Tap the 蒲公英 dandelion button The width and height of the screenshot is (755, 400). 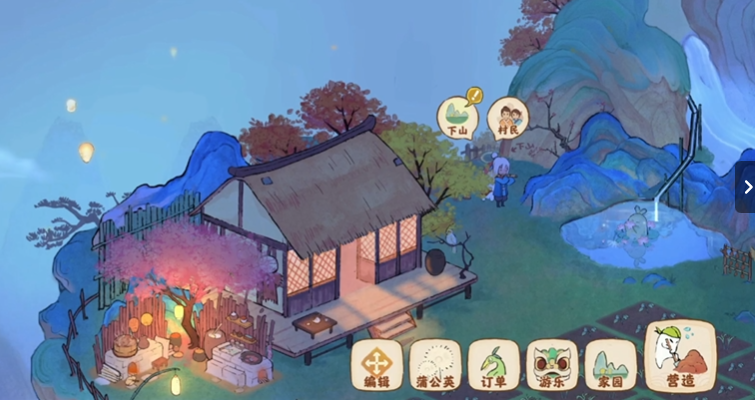[x=436, y=365]
